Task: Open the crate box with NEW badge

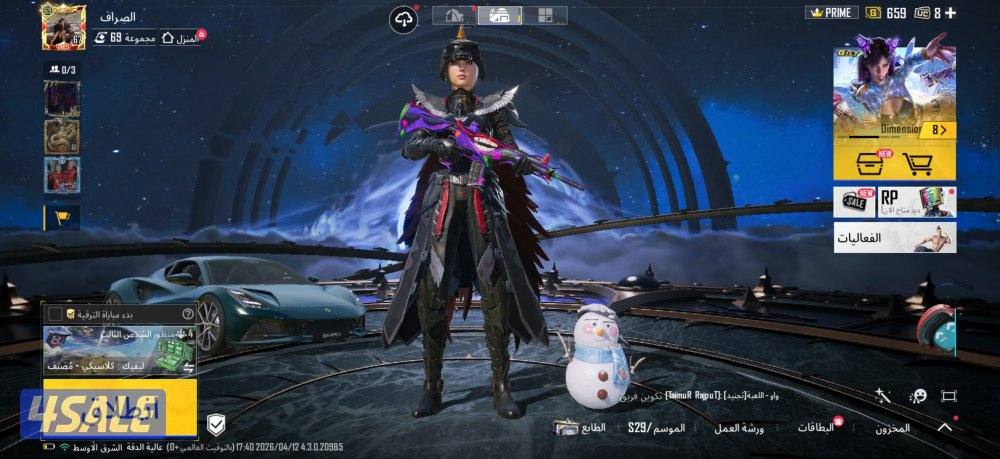Action: coord(868,165)
